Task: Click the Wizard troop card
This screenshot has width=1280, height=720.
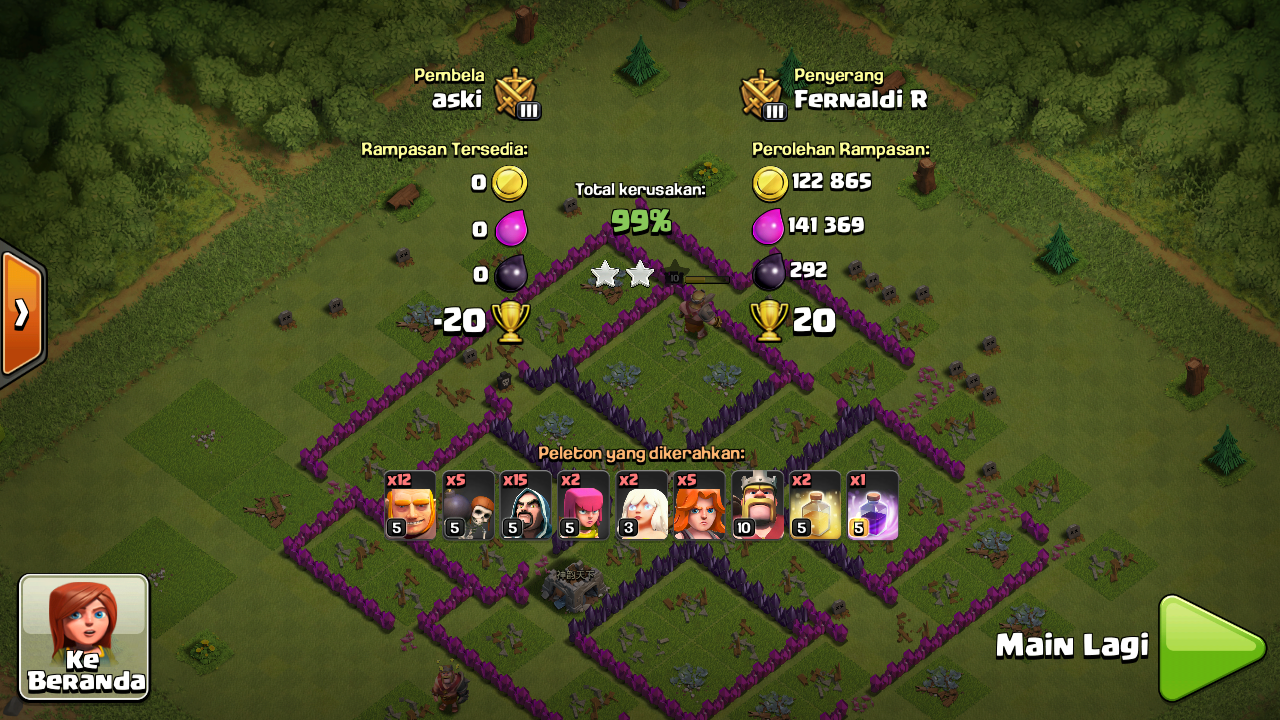Action: [x=526, y=505]
